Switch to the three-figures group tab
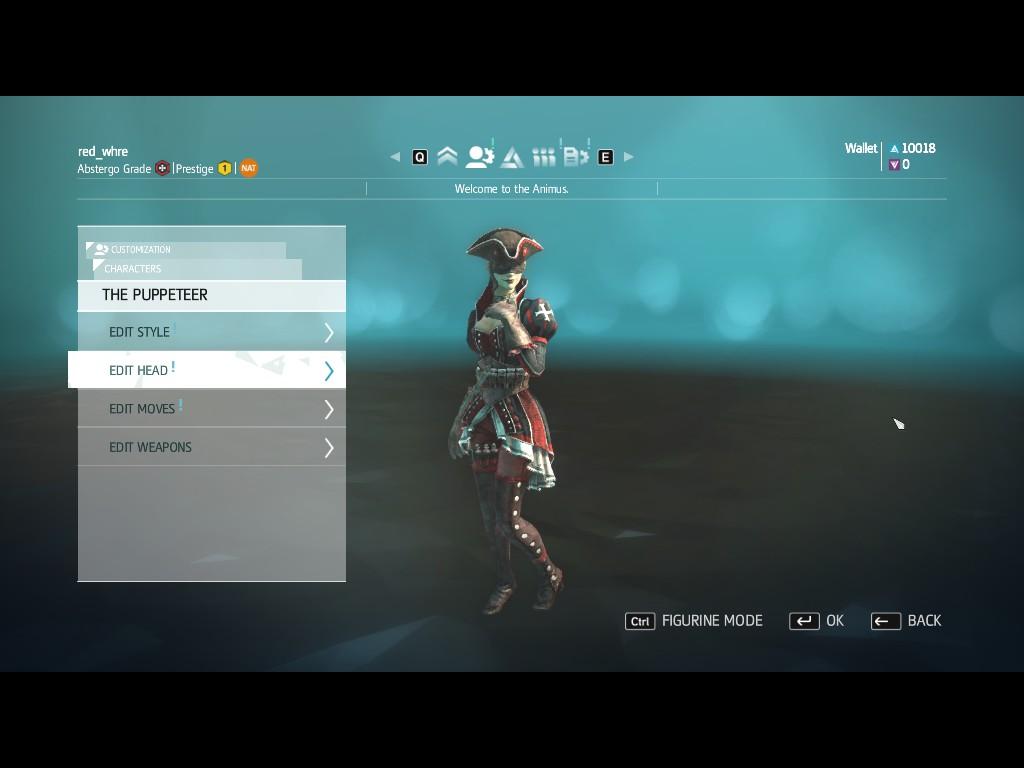 point(543,157)
